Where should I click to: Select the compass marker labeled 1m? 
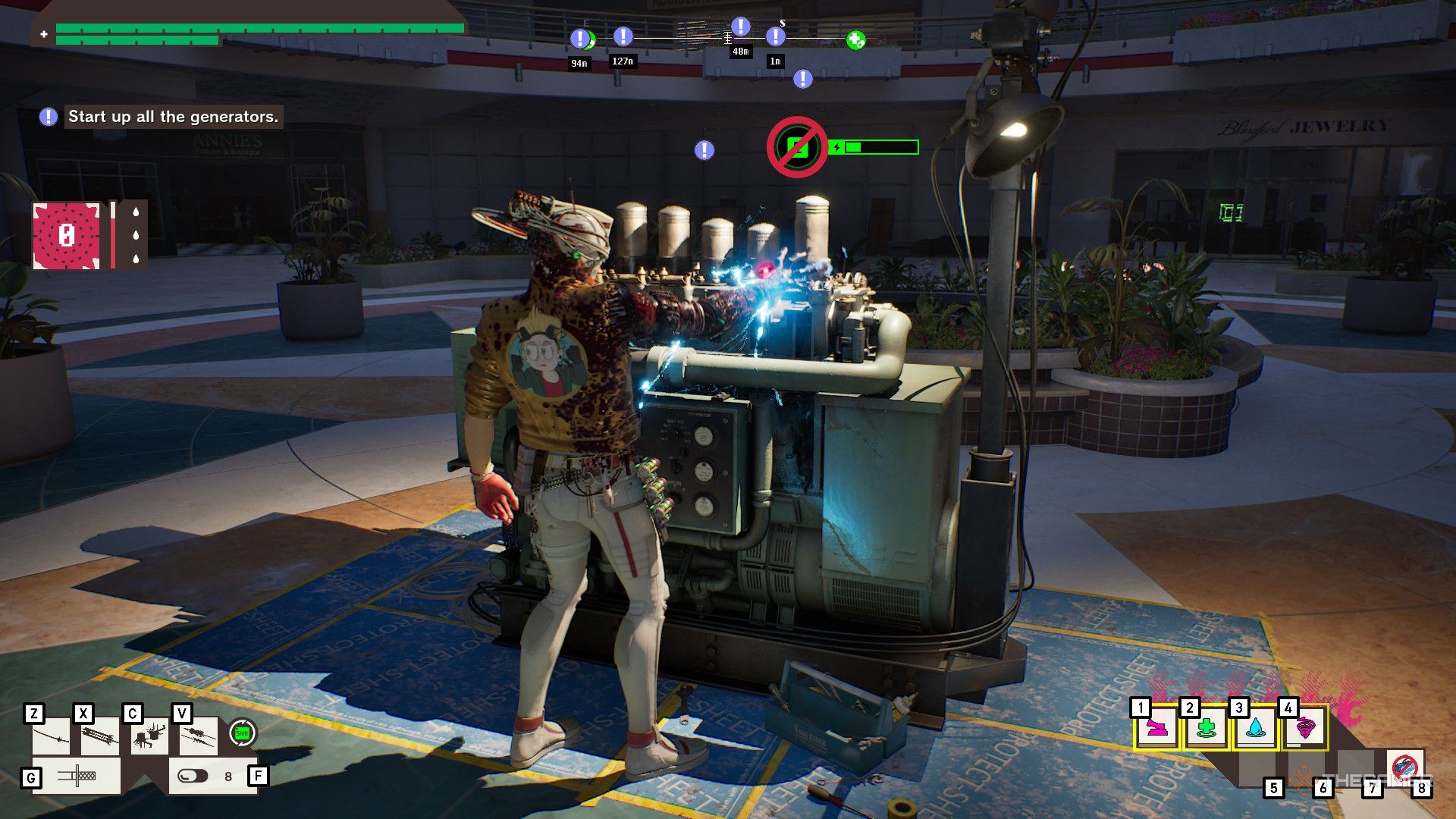click(775, 36)
